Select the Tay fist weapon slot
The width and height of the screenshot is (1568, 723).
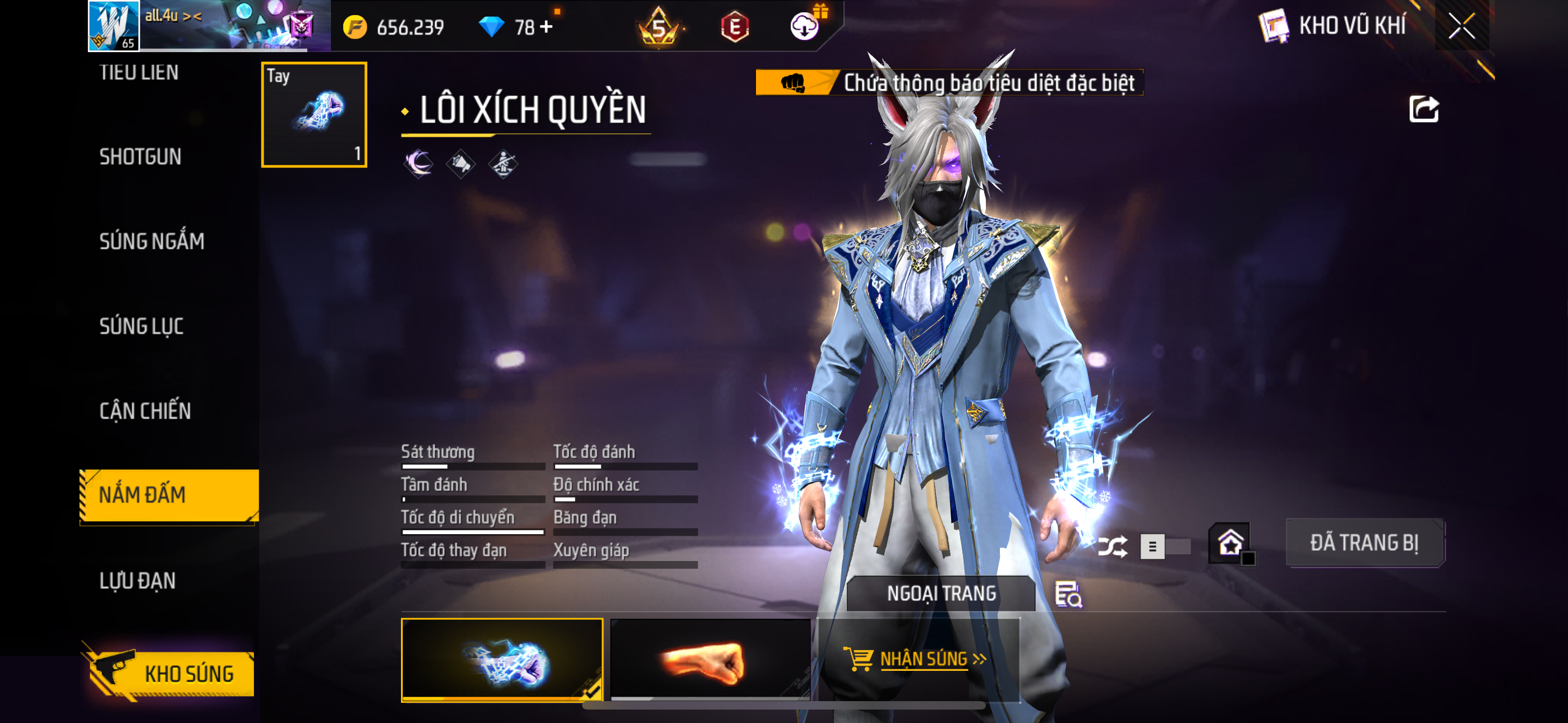[313, 114]
